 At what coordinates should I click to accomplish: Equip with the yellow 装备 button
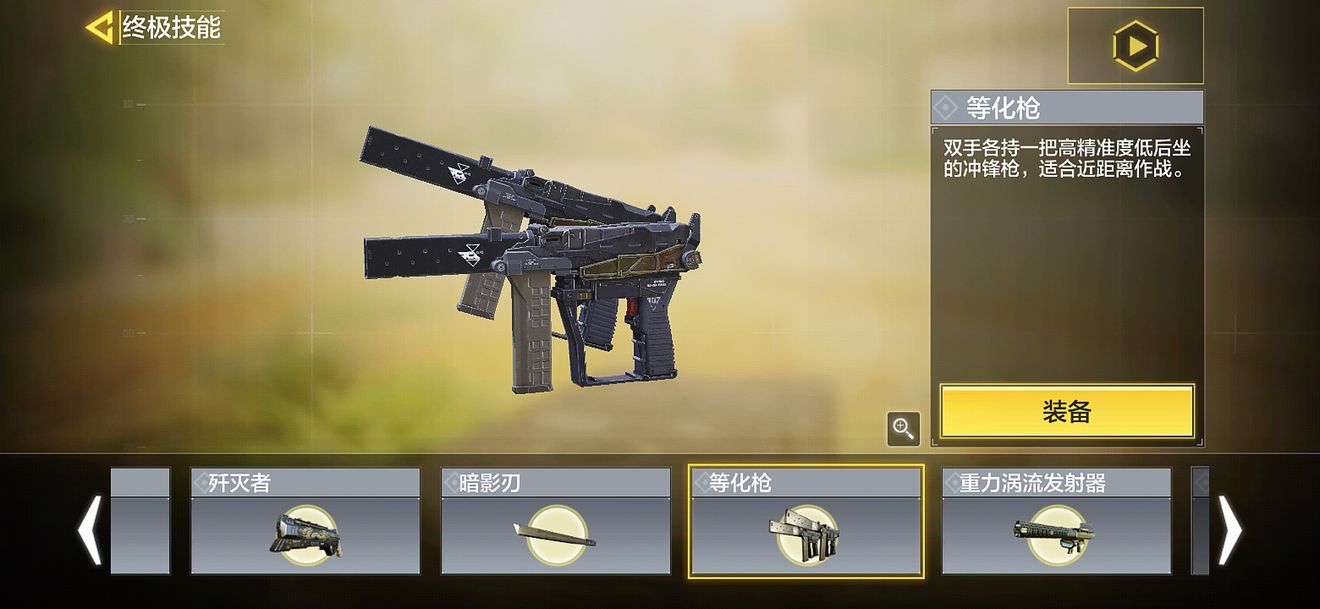(1067, 411)
